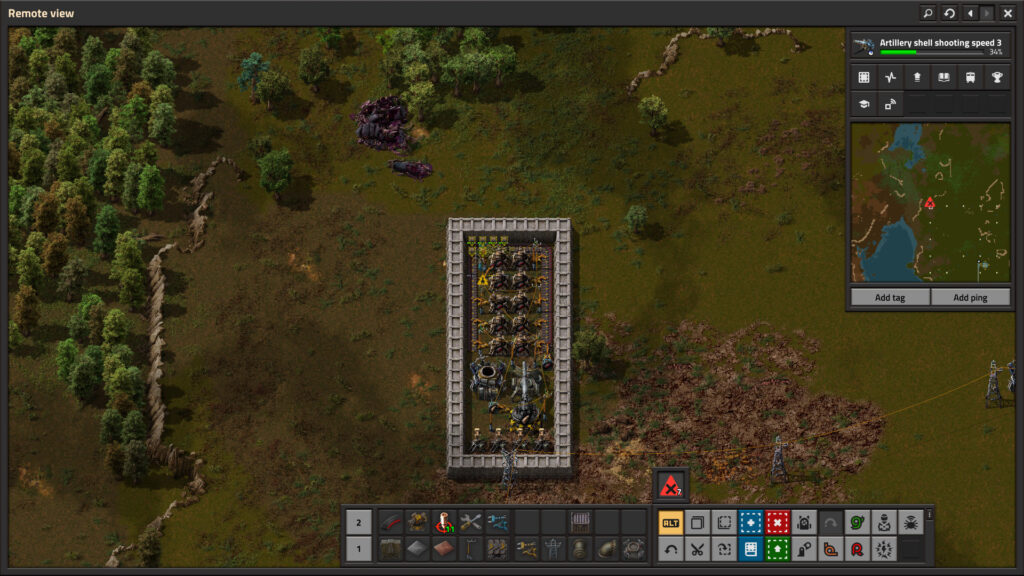Select the scissors cut tool
The height and width of the screenshot is (576, 1024).
(697, 548)
